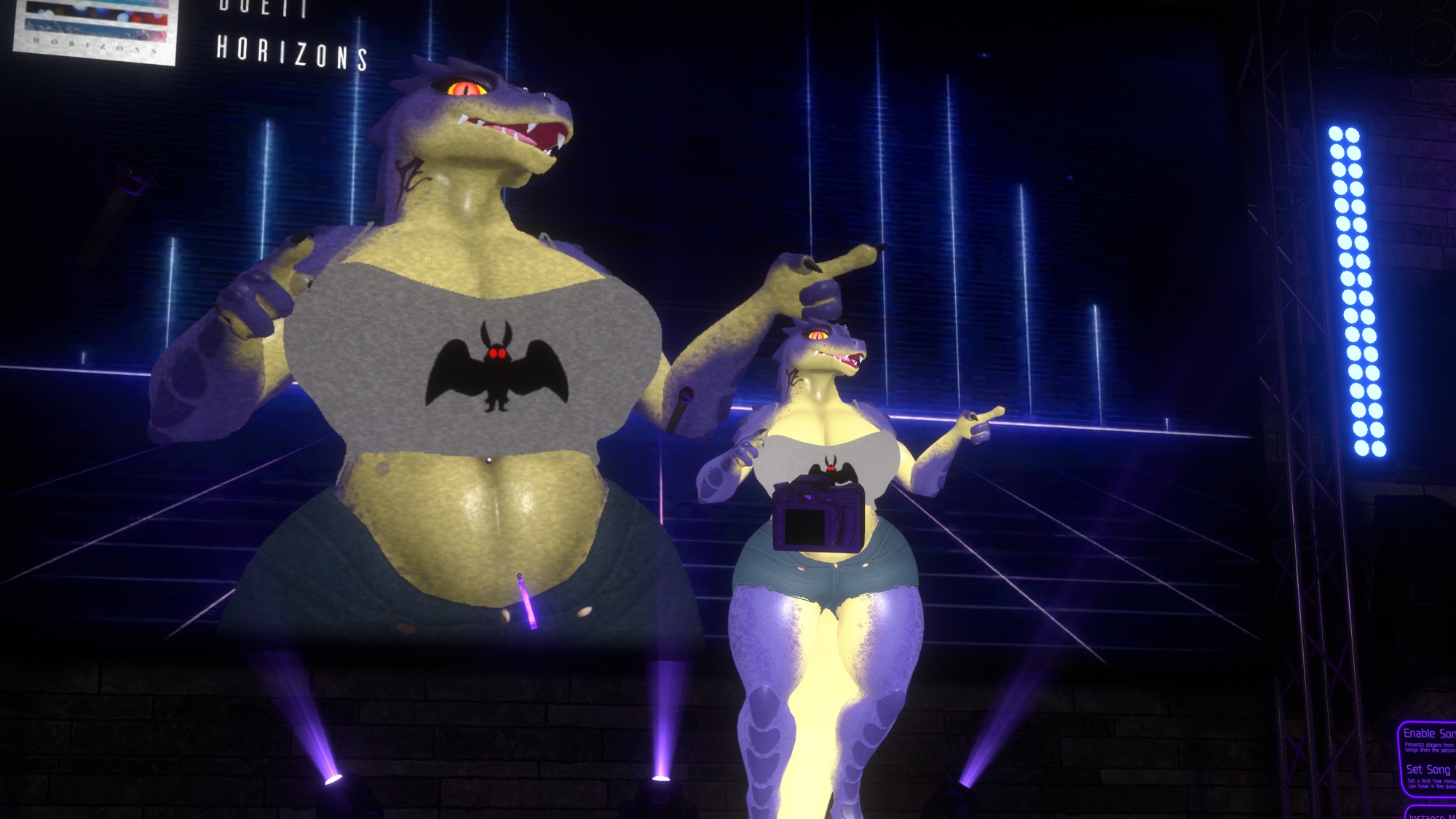Open the Set Song limit setting
Screen dimensions: 1456x819
tap(1428, 769)
